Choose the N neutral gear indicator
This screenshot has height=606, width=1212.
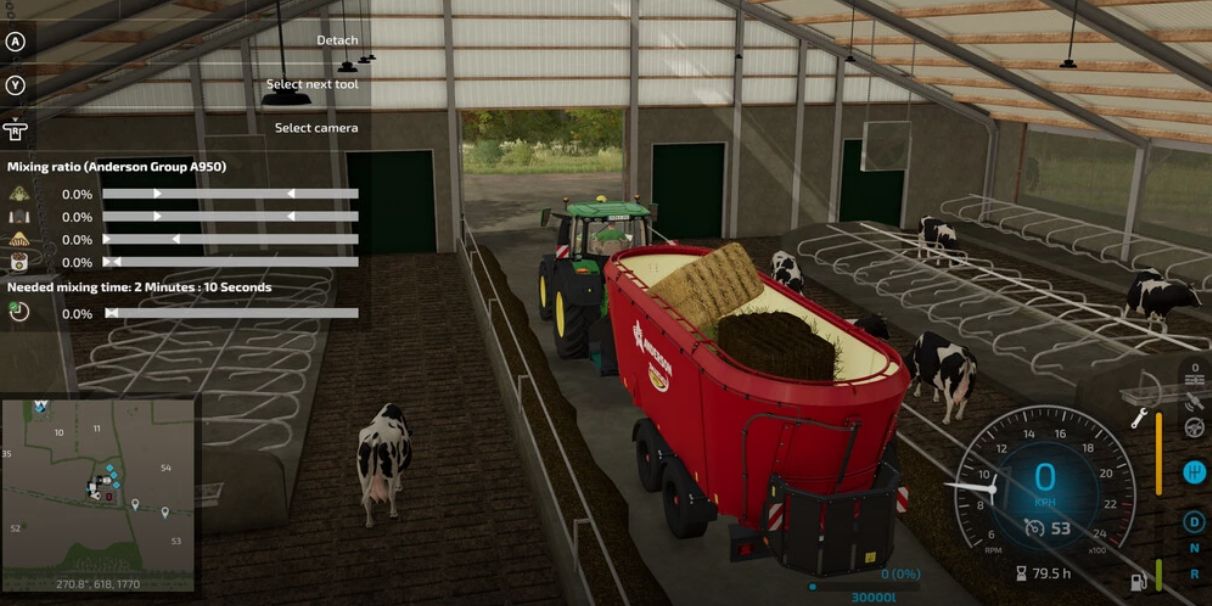[1194, 548]
